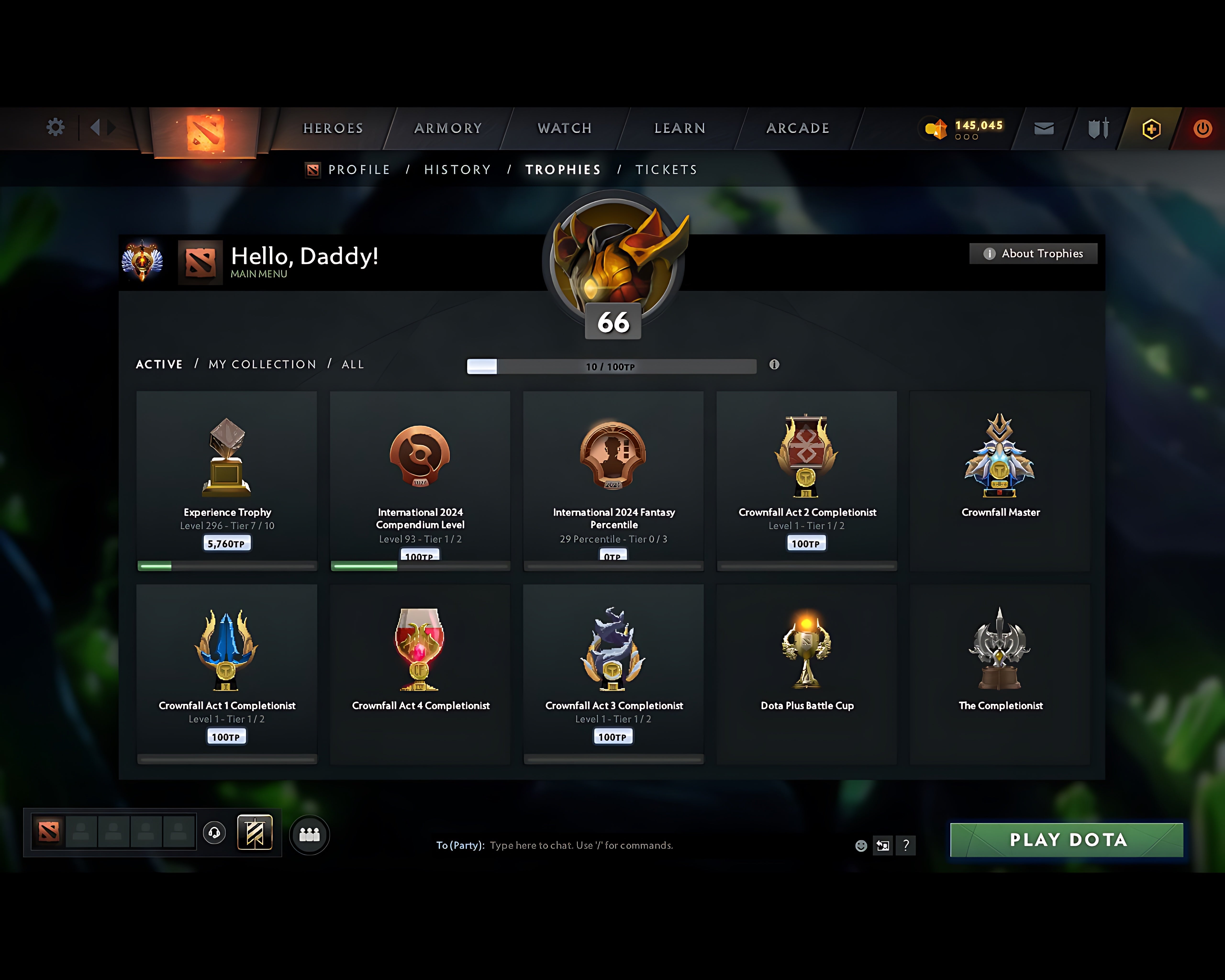Open the settings gear icon
The width and height of the screenshot is (1225, 980).
55,127
